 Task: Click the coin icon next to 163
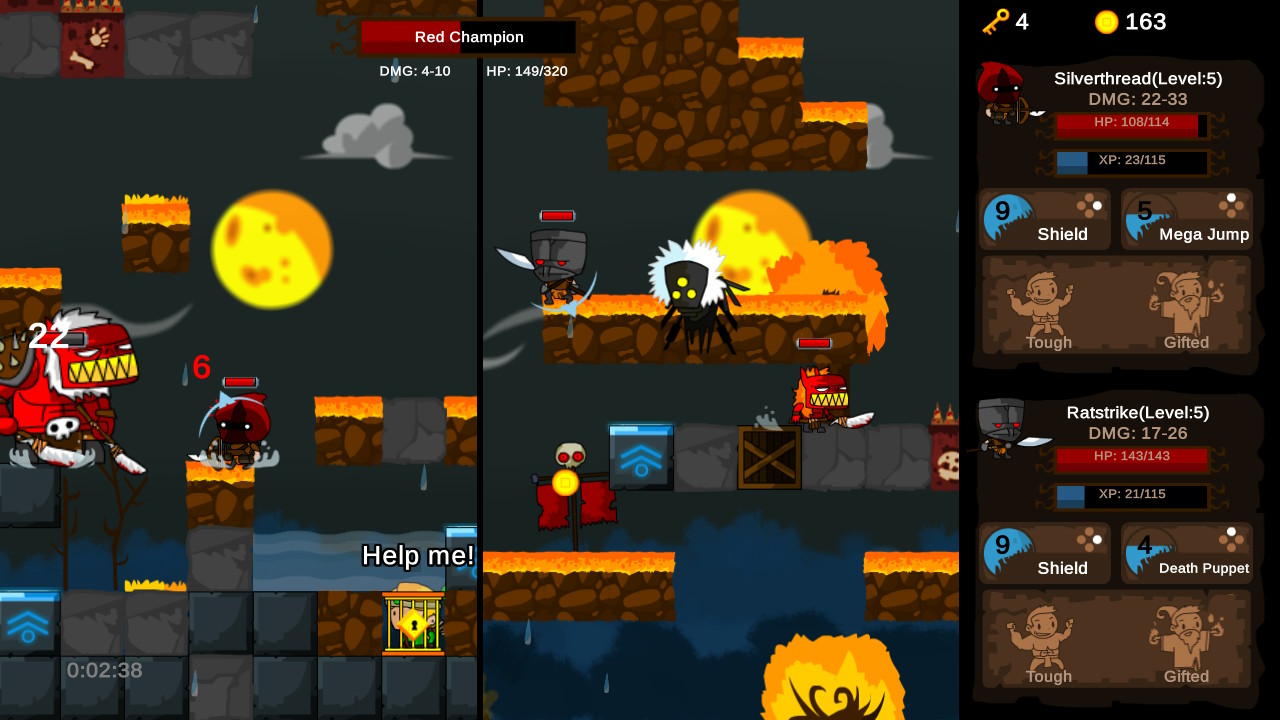[1106, 21]
